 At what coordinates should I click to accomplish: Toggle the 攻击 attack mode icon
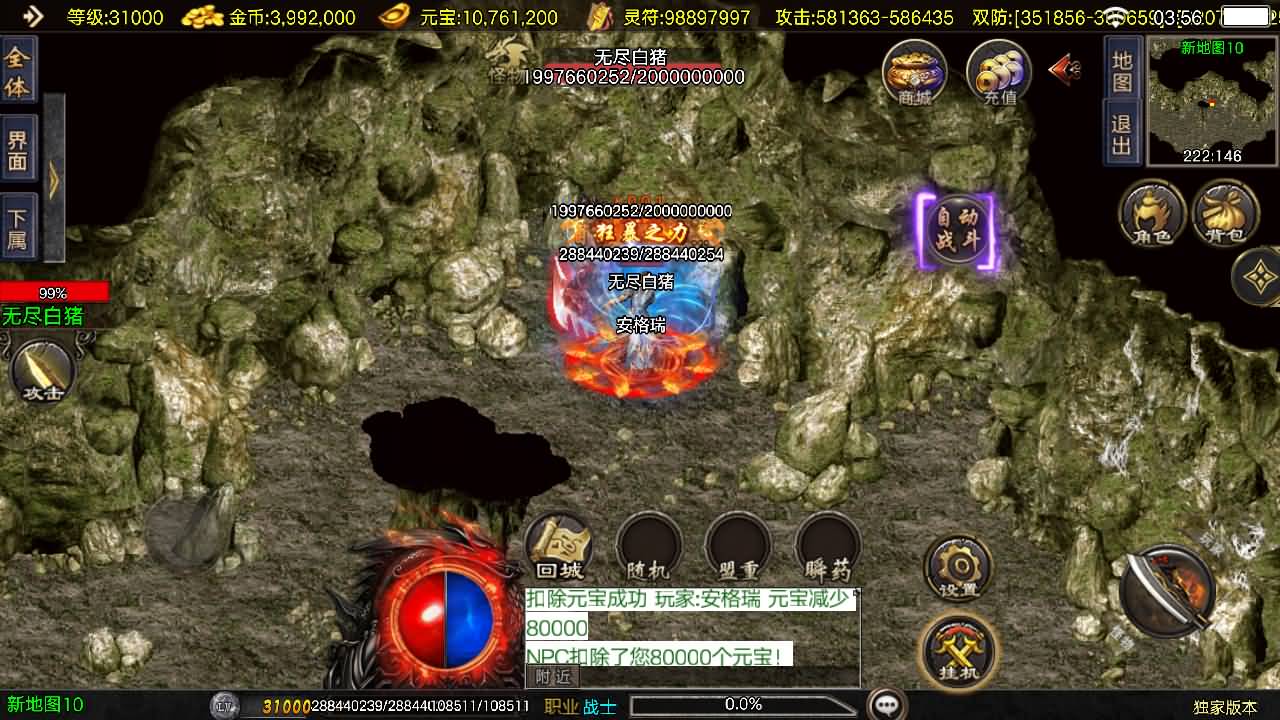(x=40, y=370)
